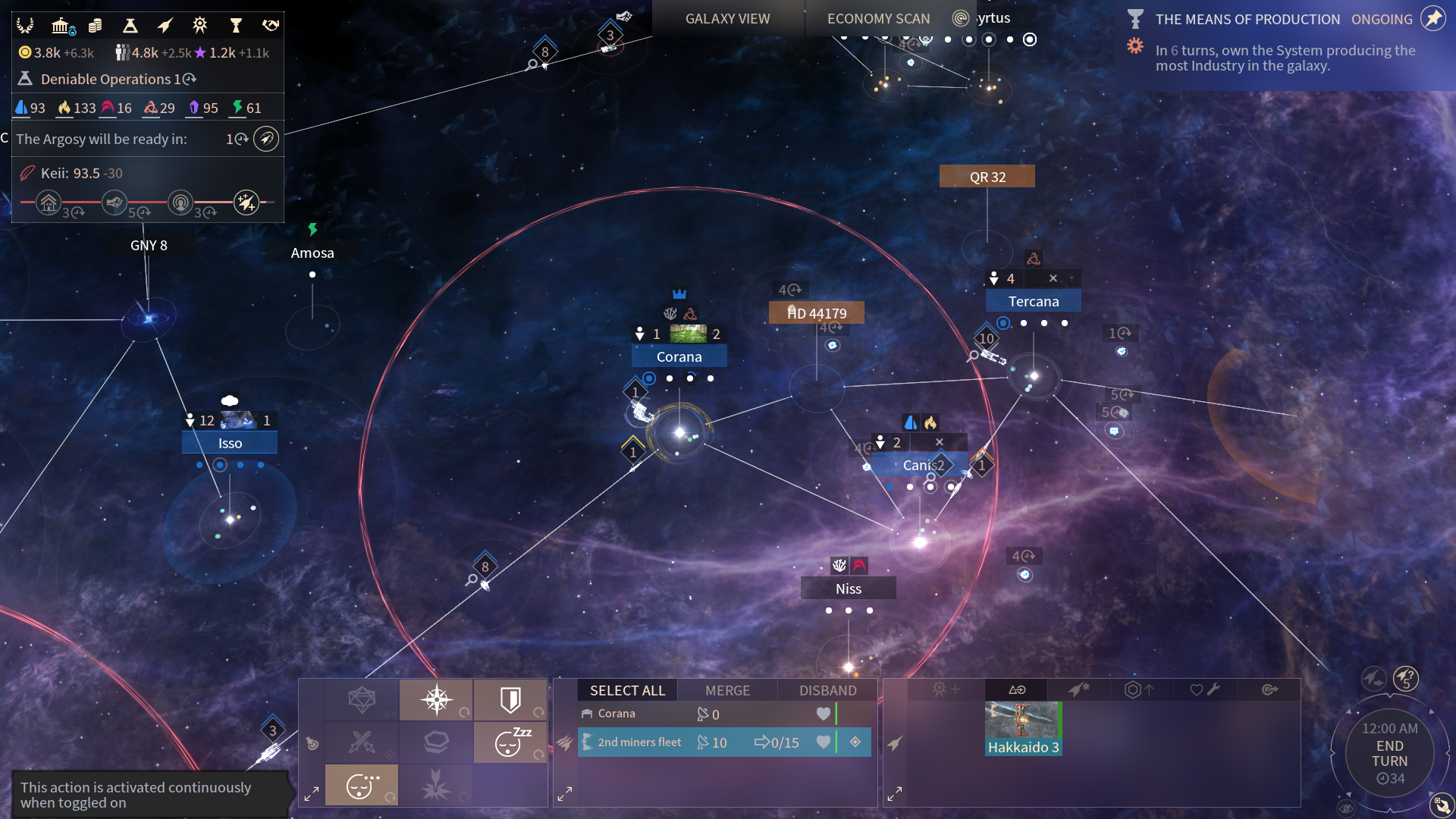Open the Corana system label
This screenshot has width=1456, height=819.
coord(679,356)
